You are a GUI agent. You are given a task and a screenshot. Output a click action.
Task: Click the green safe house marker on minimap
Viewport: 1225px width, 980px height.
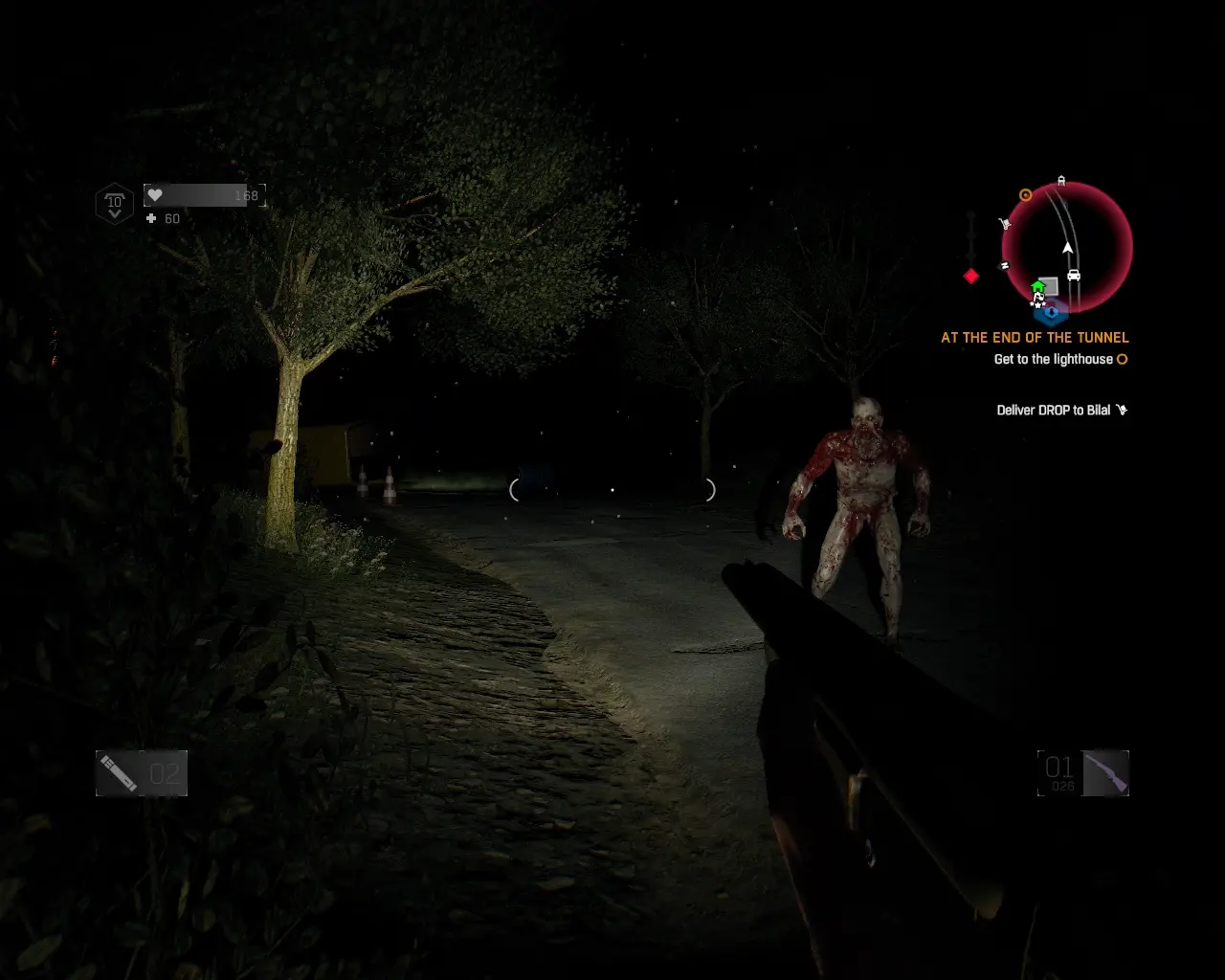1037,286
